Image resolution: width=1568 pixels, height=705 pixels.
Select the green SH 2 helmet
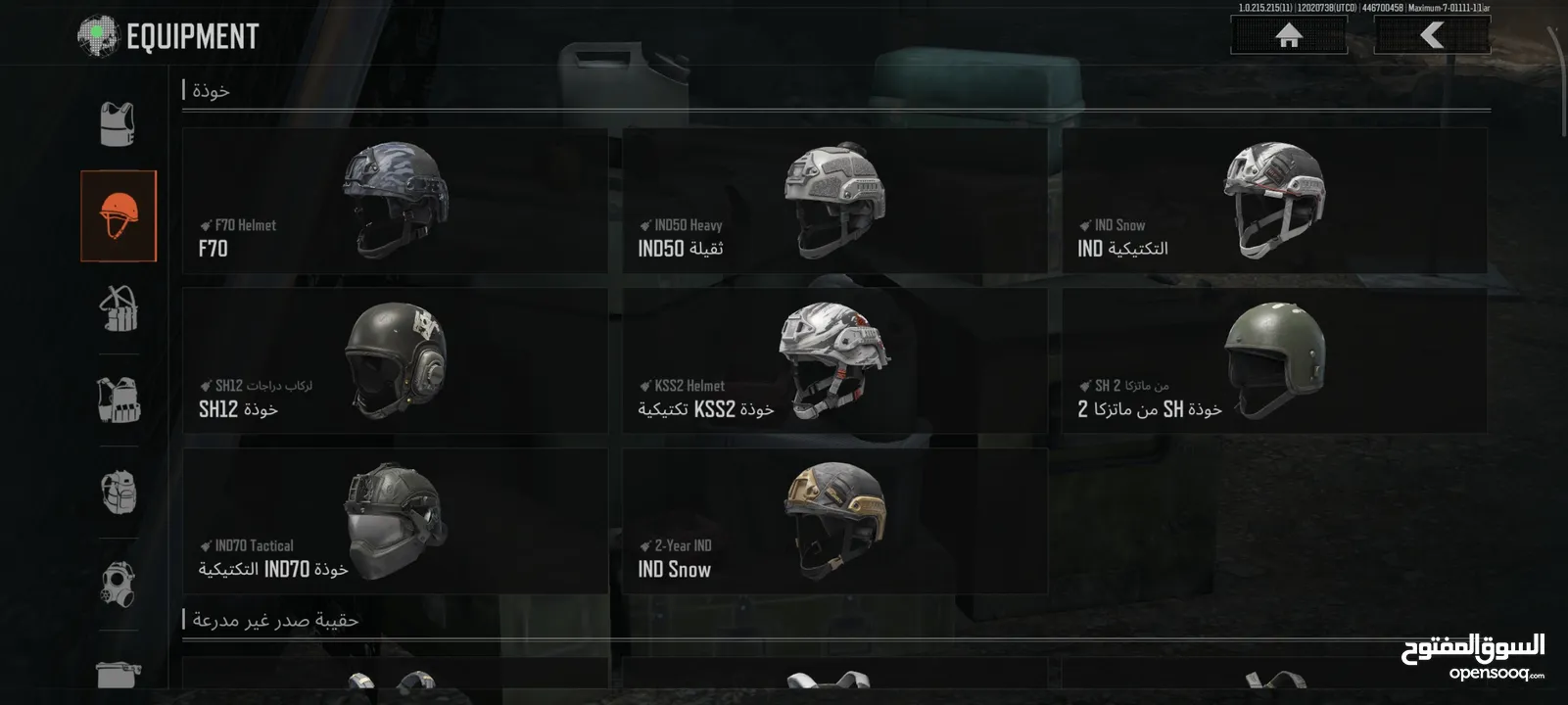pos(1274,360)
